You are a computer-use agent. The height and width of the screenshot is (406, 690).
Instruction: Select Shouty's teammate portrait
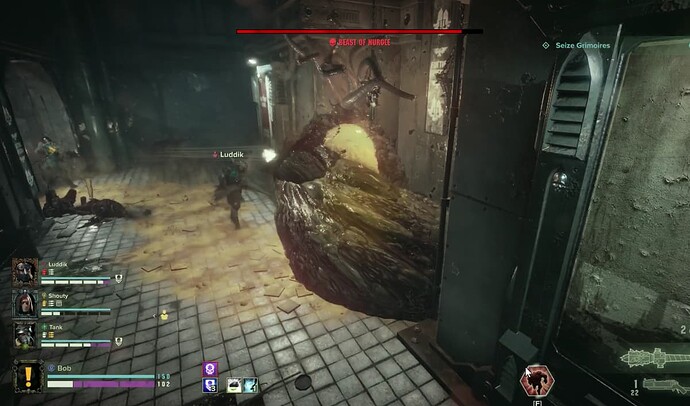tap(25, 304)
